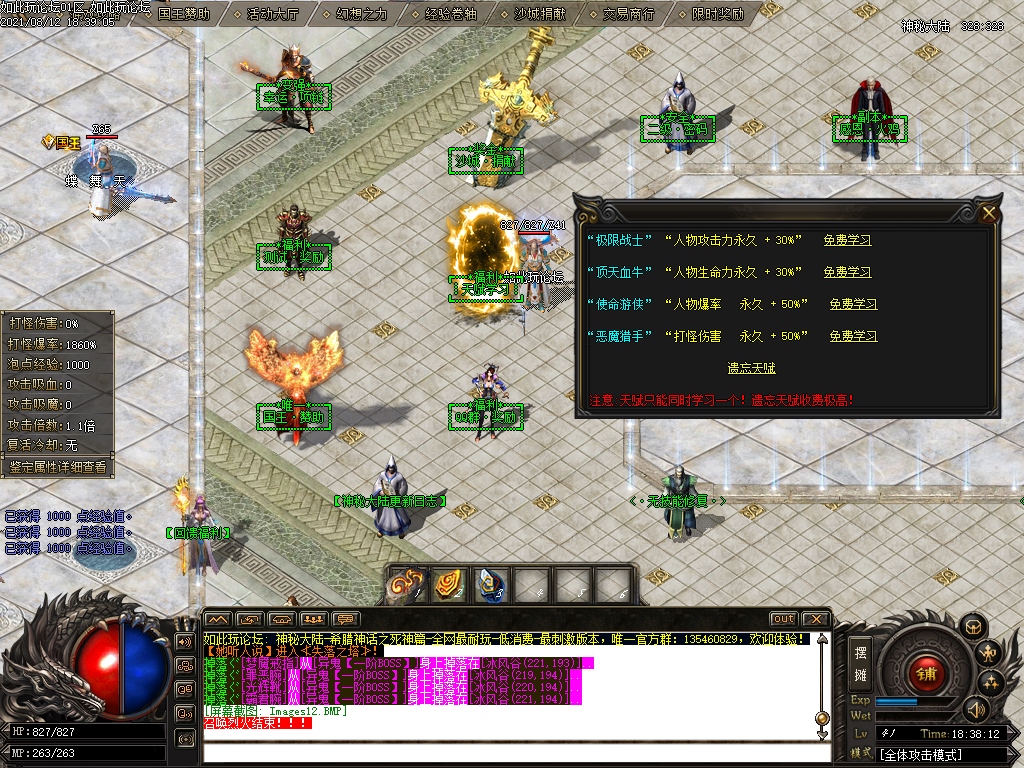Toggle the speaker sound icon beside Exp bar
This screenshot has width=1024, height=768.
(x=975, y=710)
